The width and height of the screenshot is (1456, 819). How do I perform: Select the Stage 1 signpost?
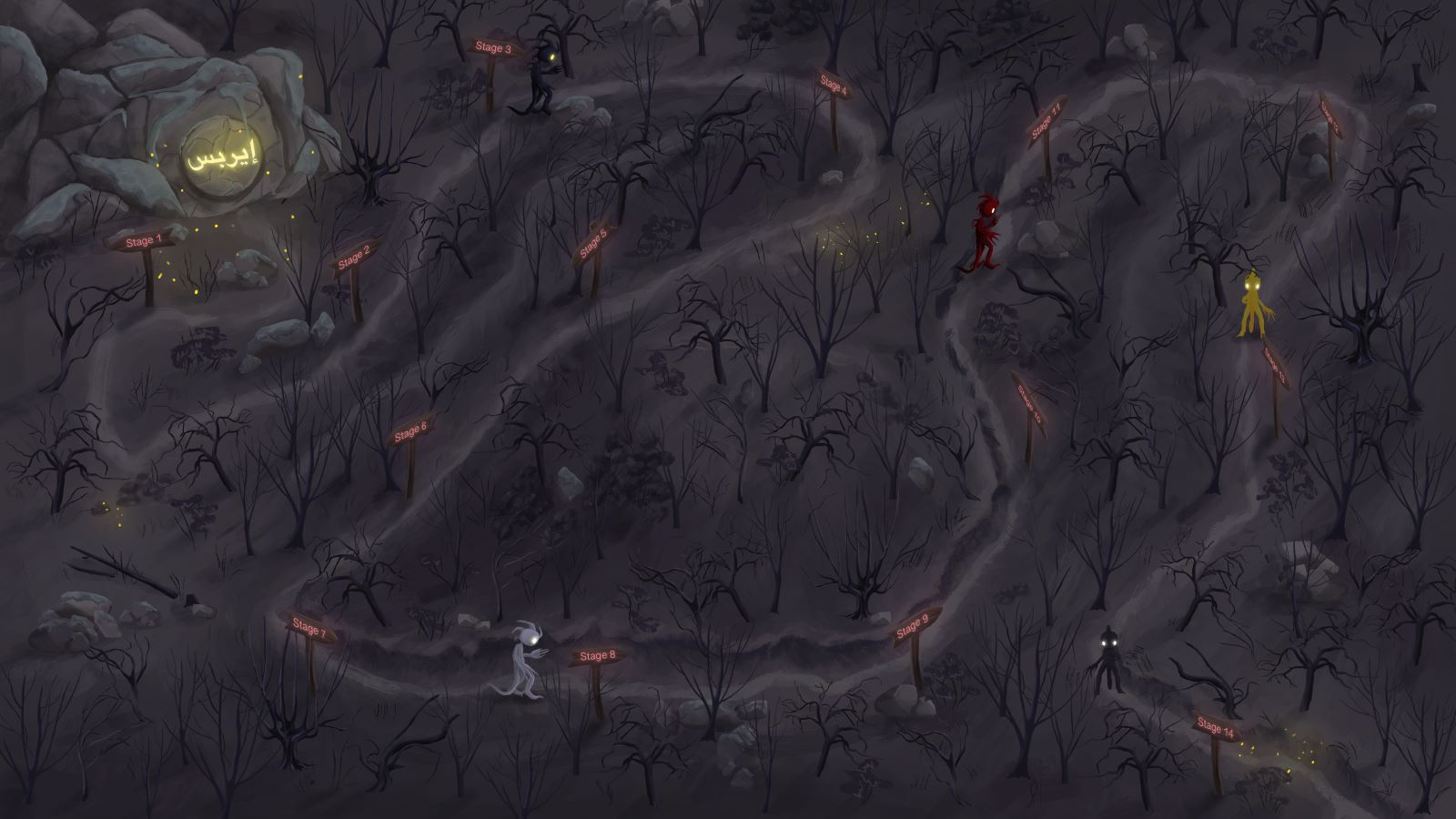(140, 242)
